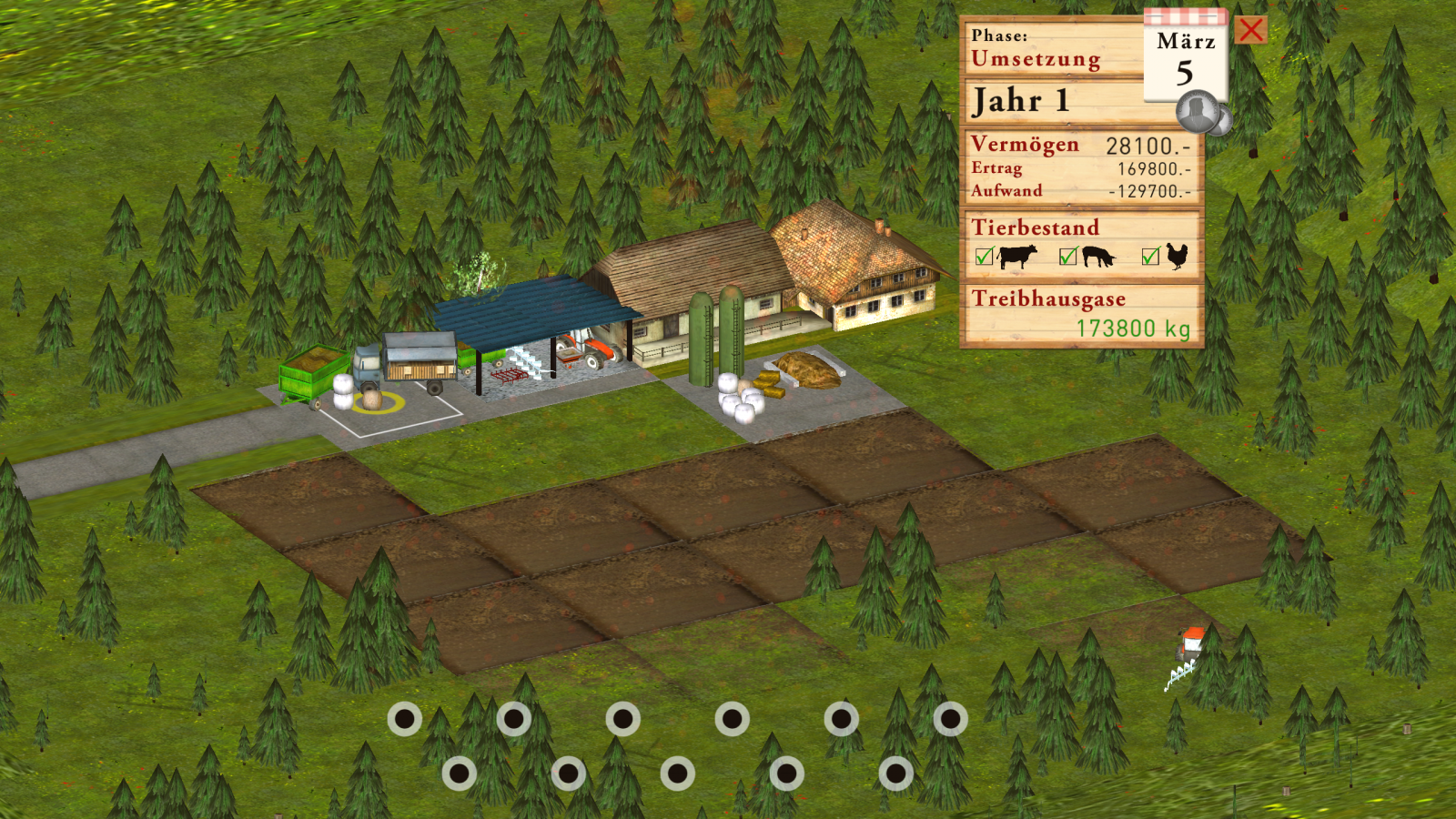Close the info panel with the red X
Image resolution: width=1456 pixels, height=819 pixels.
1251,30
